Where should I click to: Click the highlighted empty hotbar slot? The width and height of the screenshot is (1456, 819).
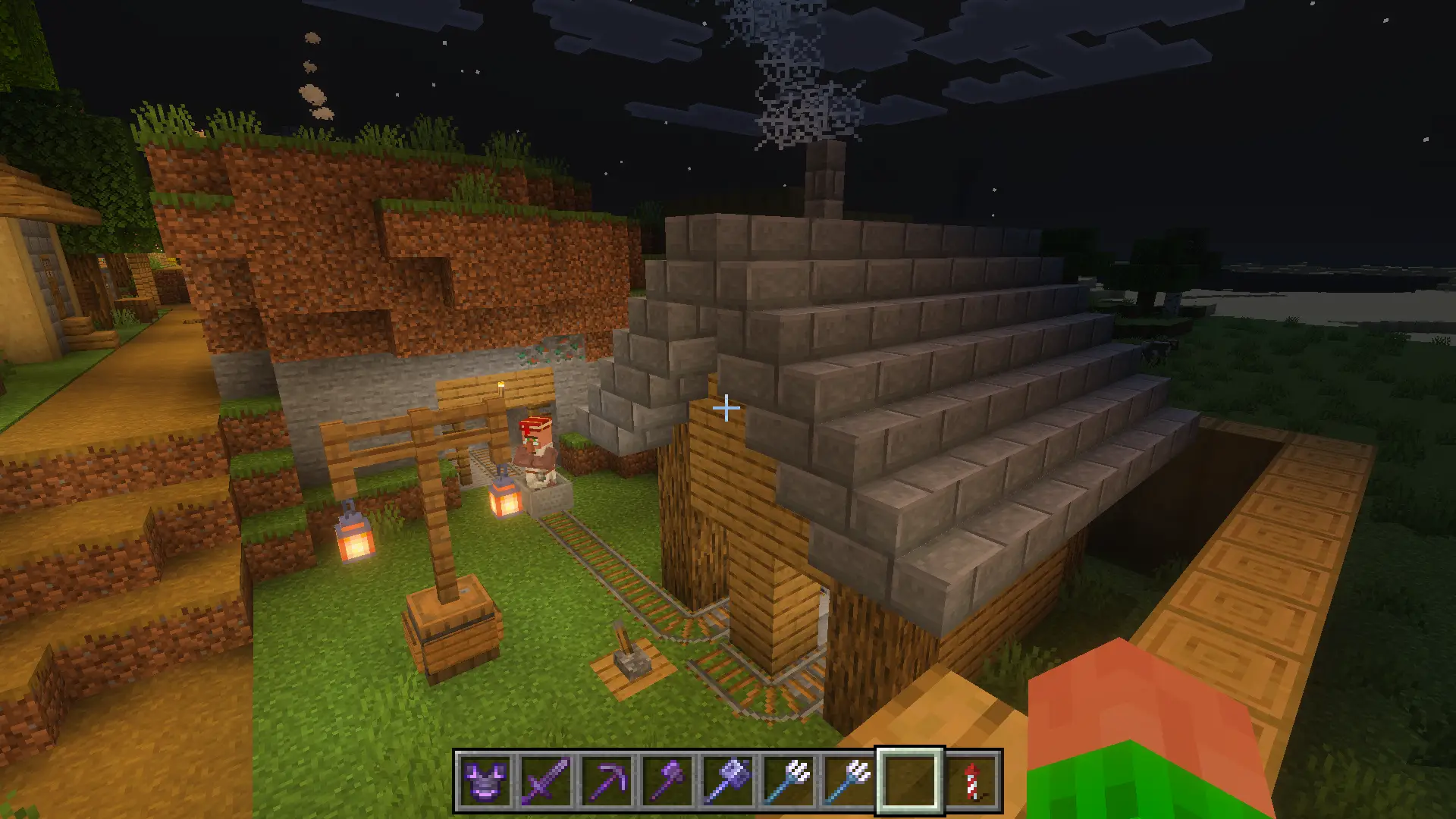[910, 780]
